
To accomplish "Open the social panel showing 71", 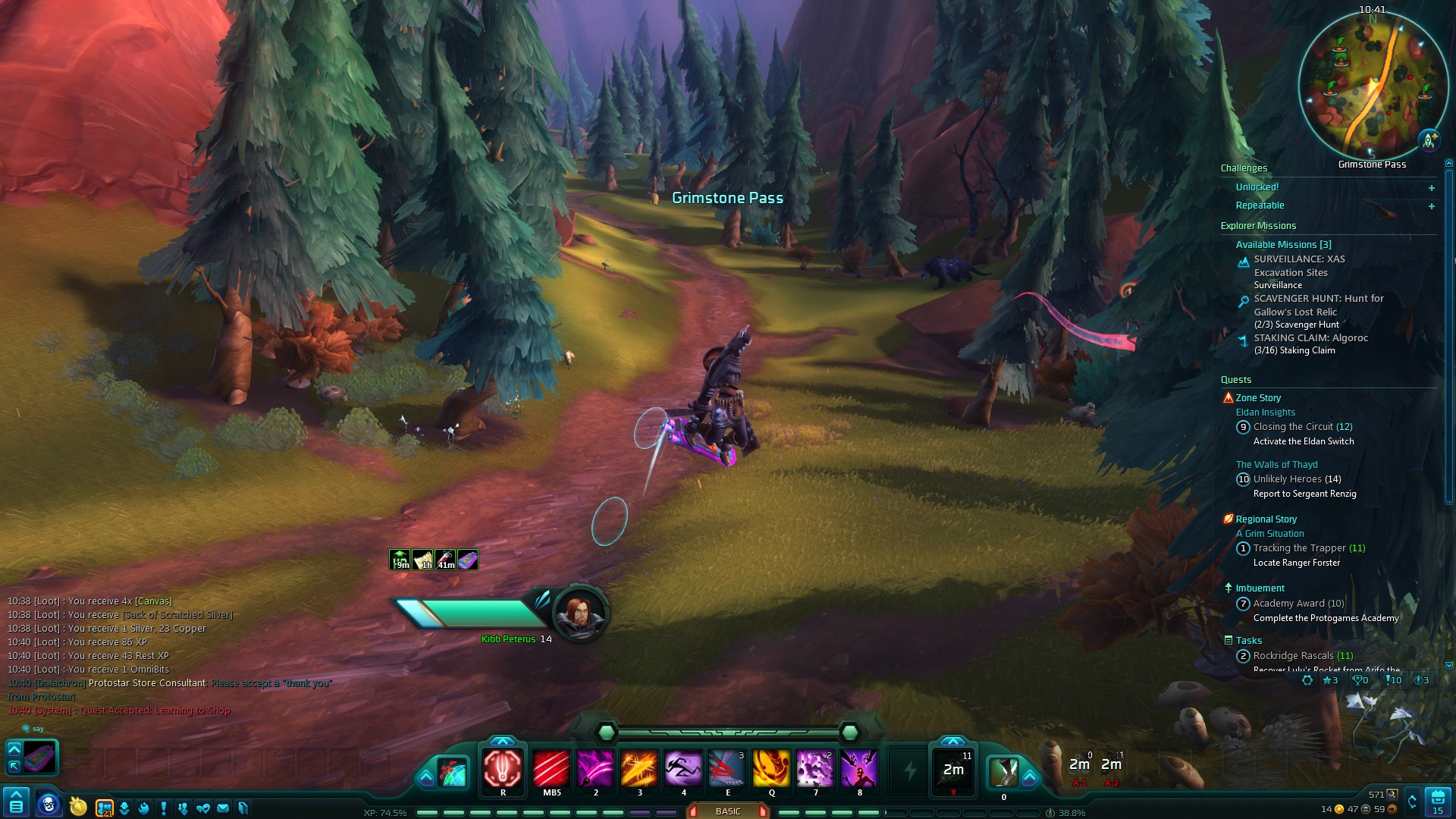I will point(104,805).
